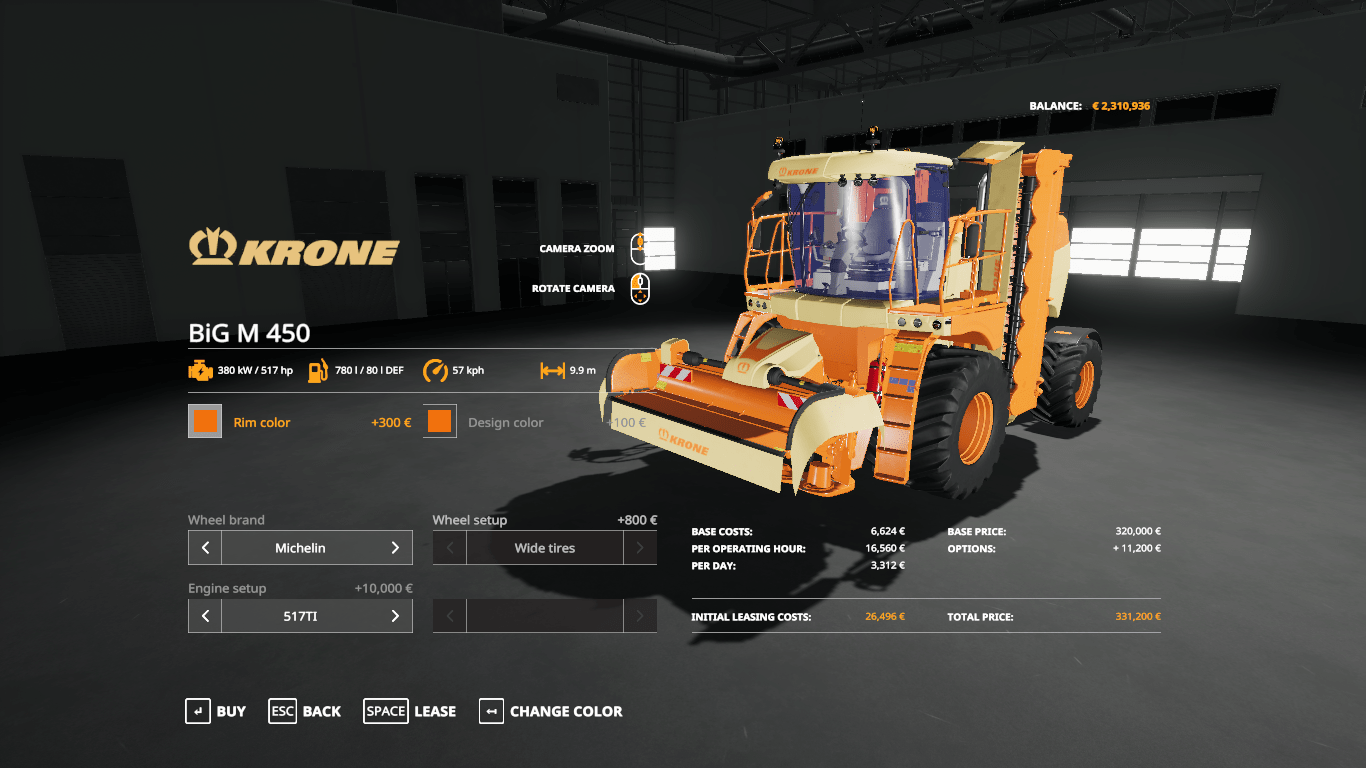This screenshot has height=768, width=1366.
Task: Lease the vehicle instead of buying
Action: (x=409, y=711)
